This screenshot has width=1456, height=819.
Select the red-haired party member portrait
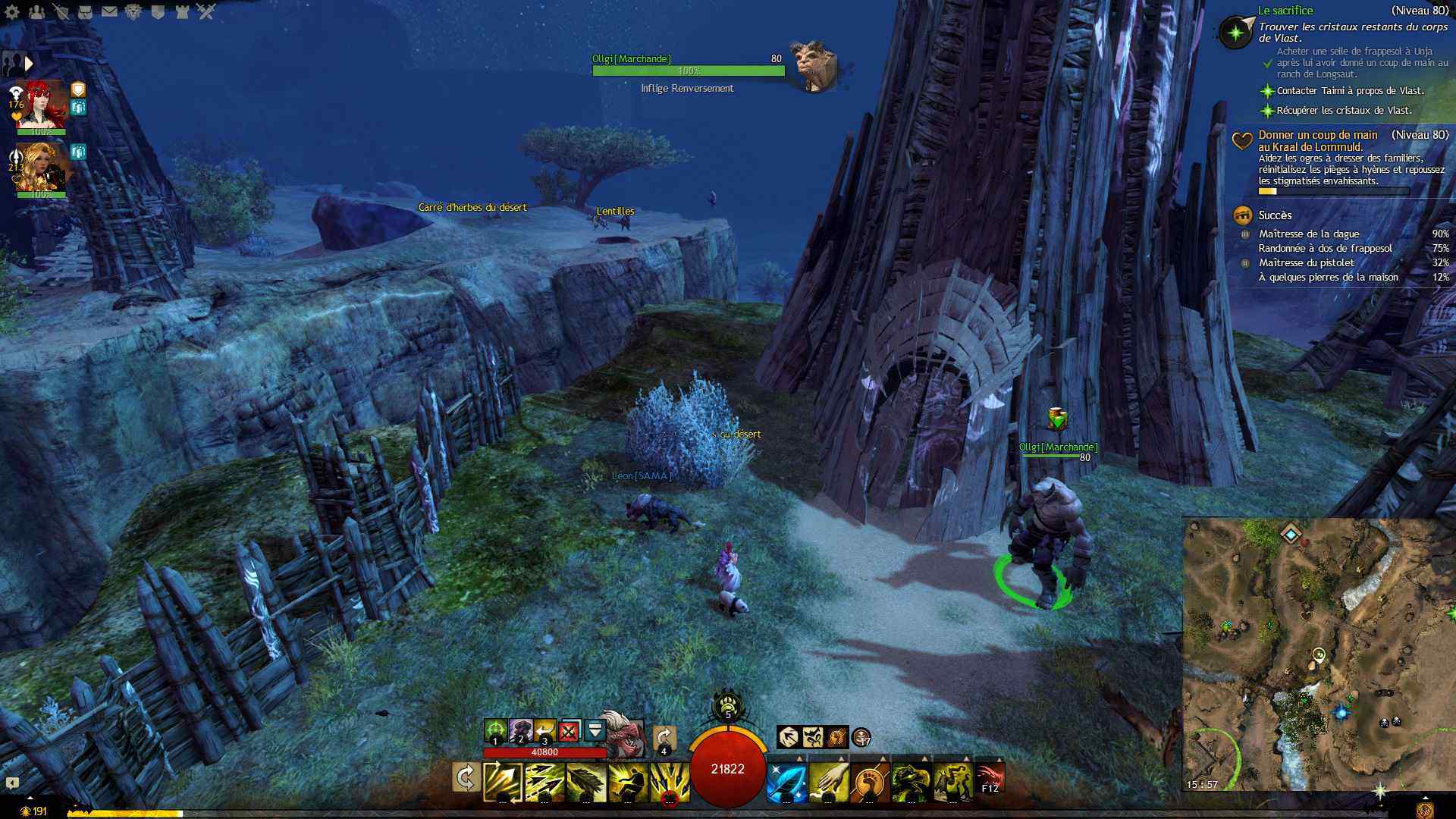42,105
